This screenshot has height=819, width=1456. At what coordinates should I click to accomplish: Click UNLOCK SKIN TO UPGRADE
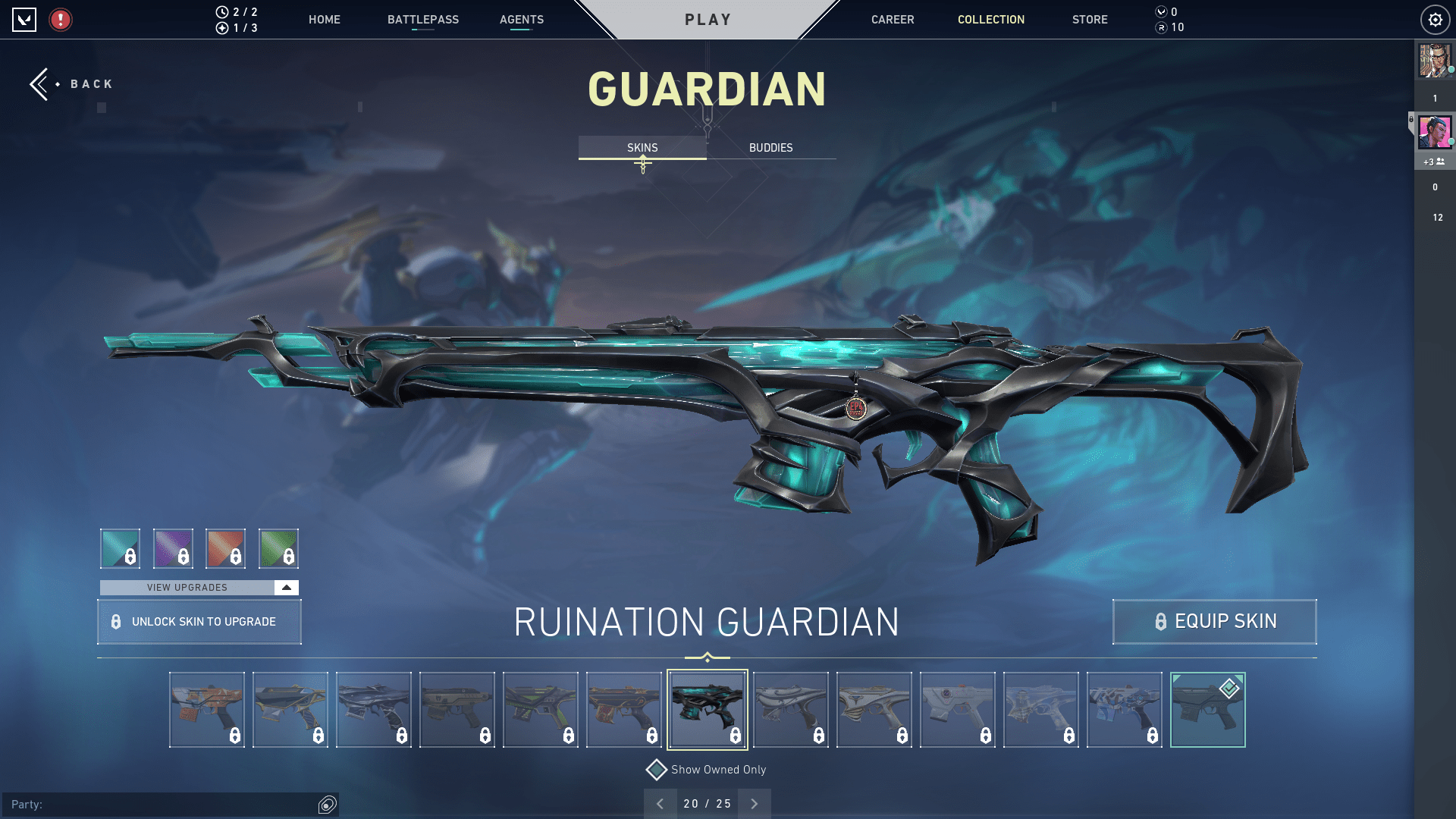[199, 621]
